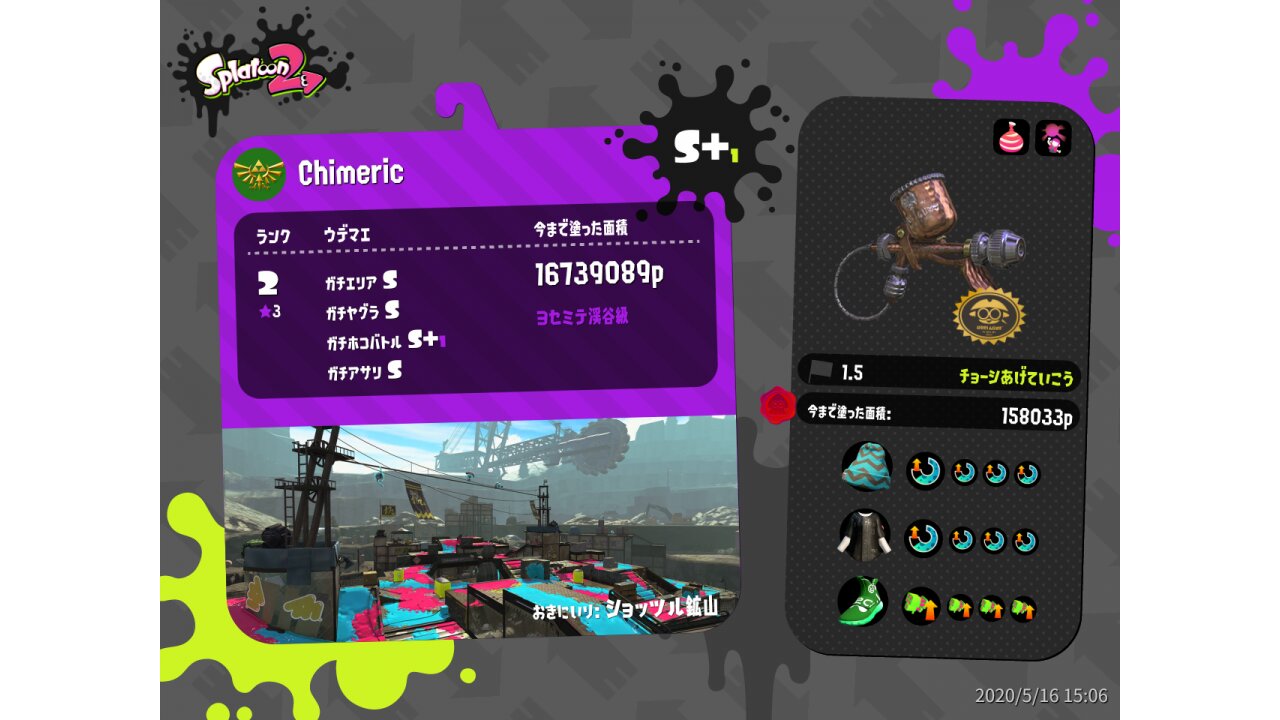The width and height of the screenshot is (1280, 720).
Task: Select the teal zigzag beanie headgear
Action: (x=866, y=466)
